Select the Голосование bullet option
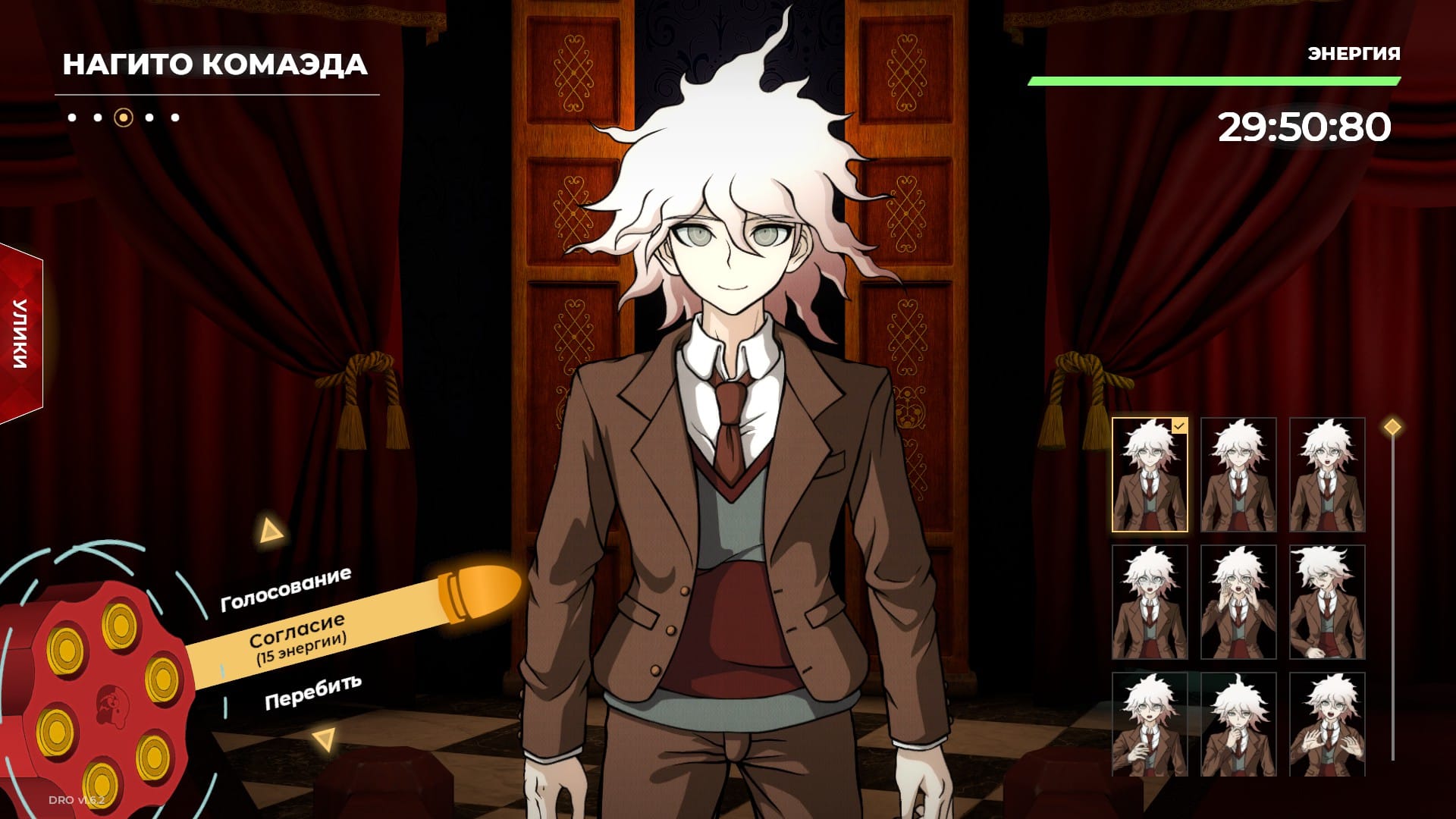The height and width of the screenshot is (819, 1456). click(286, 589)
